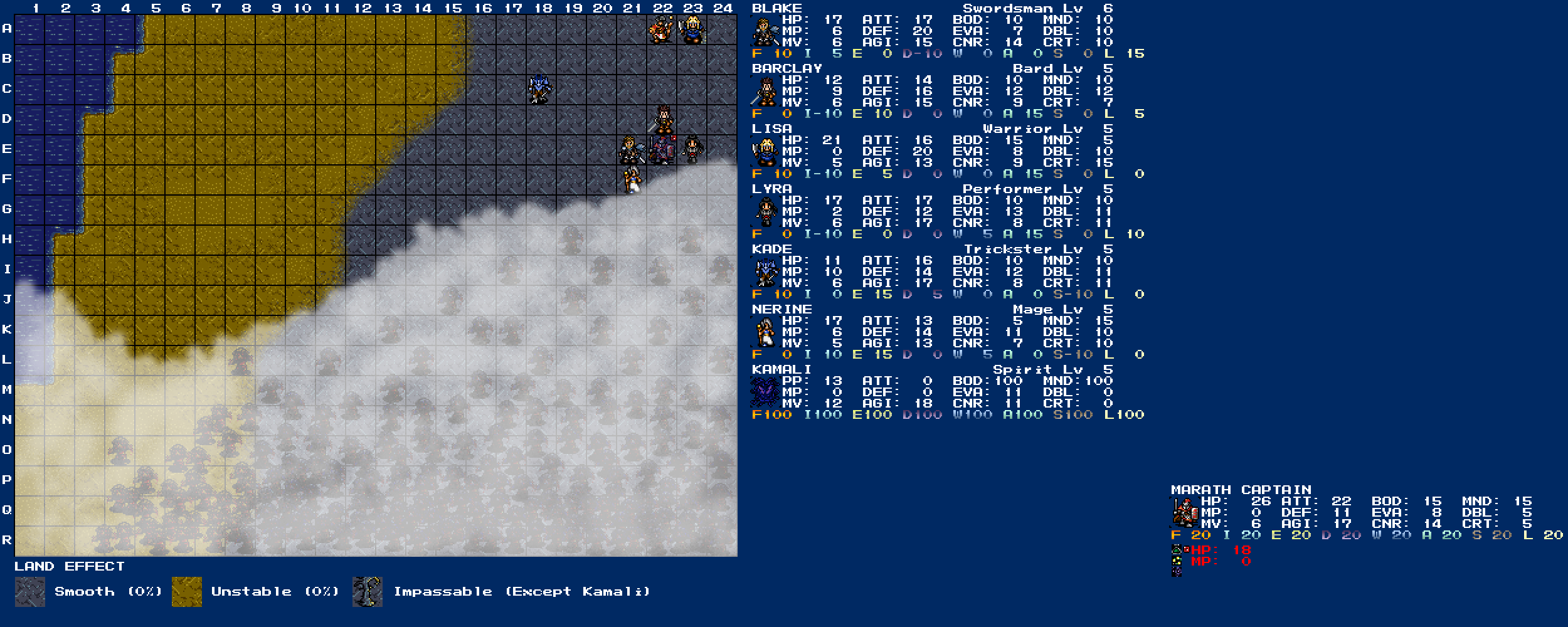Pick Lisa the Warrior's roster portrait

coord(765,152)
